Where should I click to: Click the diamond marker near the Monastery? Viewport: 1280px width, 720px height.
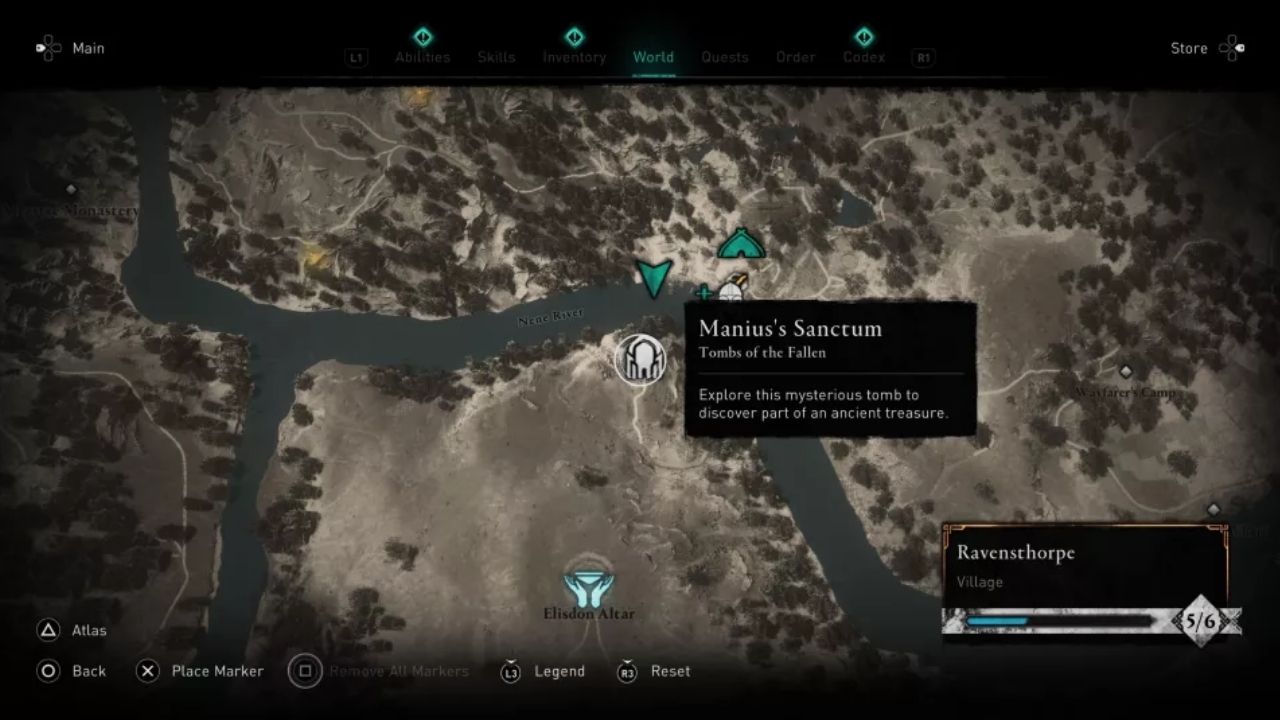pos(70,187)
